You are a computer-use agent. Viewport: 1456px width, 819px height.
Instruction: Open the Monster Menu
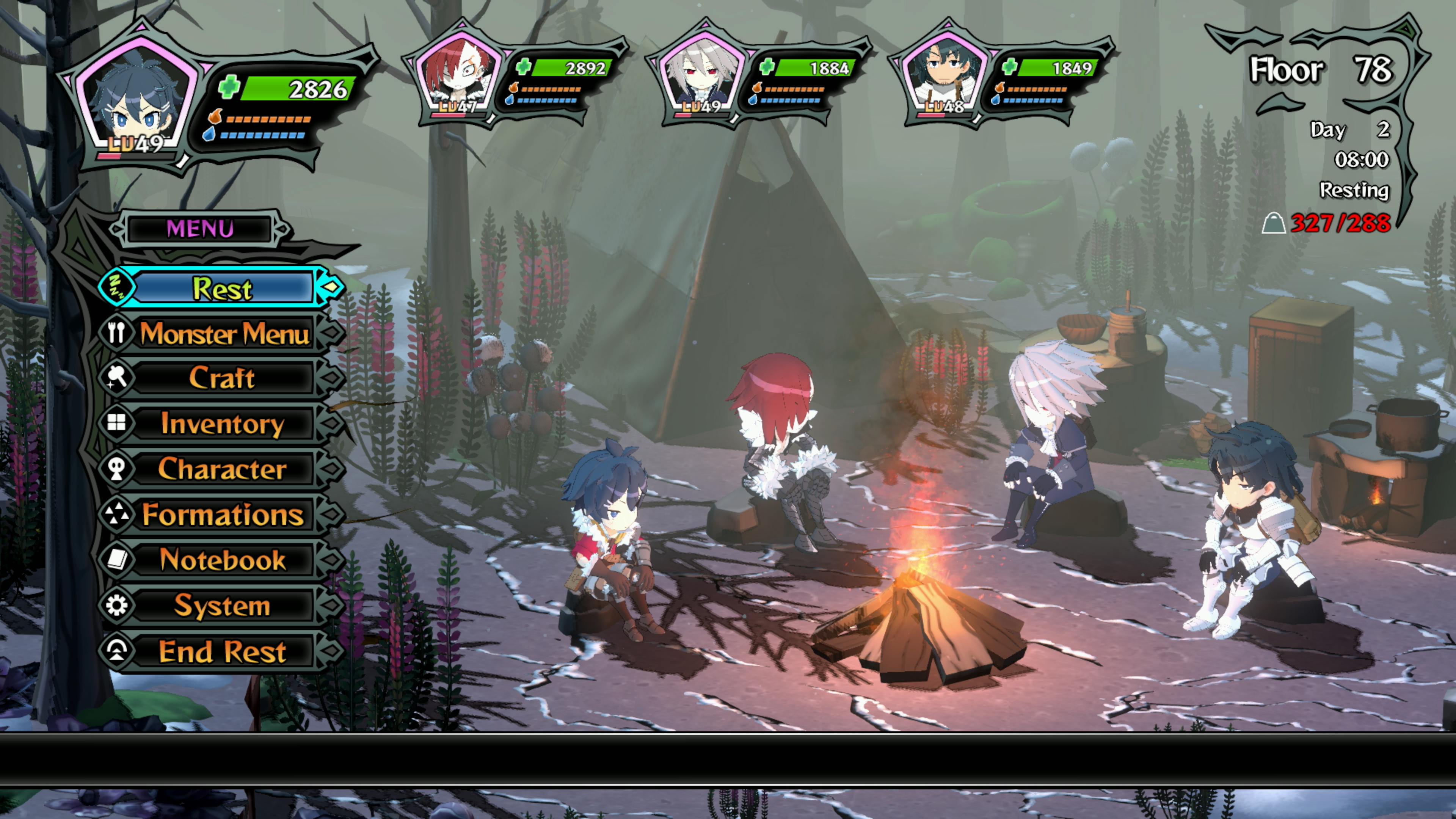pos(223,334)
